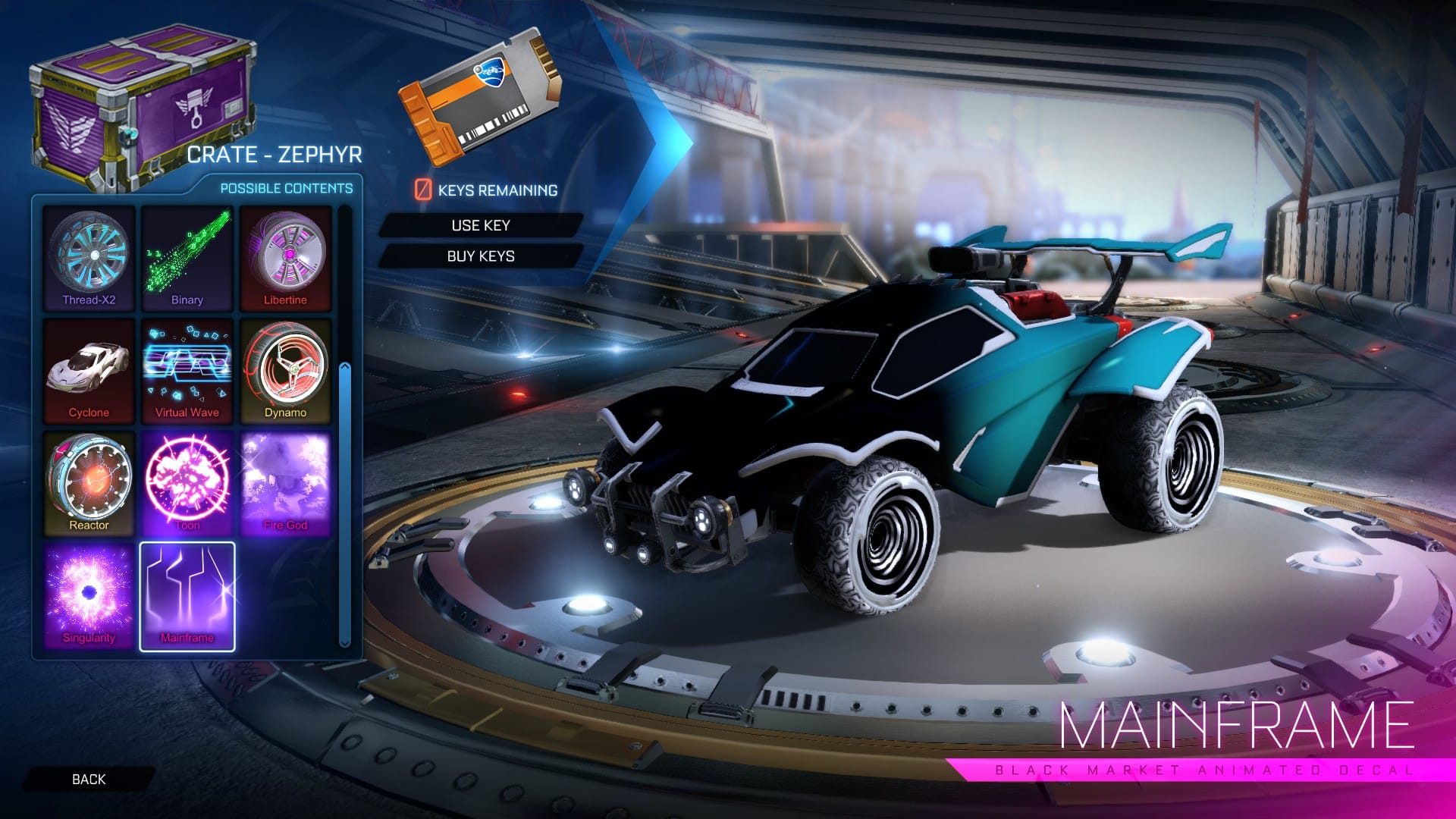Preview the Toon goal explosion
Screen dimensions: 1456x819
pos(187,483)
